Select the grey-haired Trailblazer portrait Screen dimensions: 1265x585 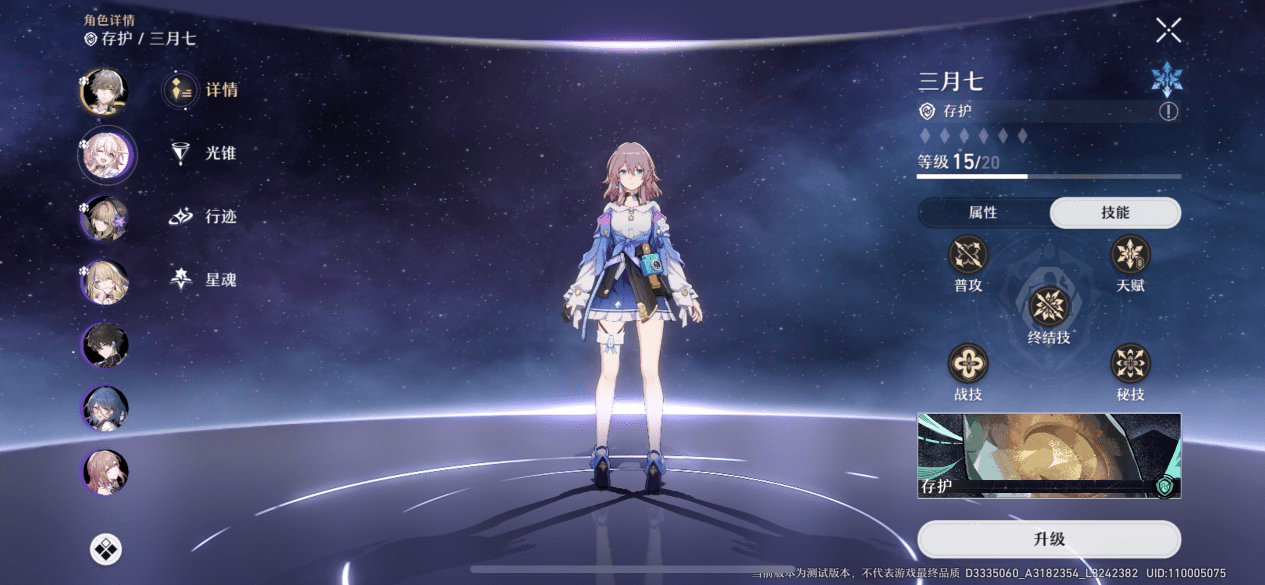(x=104, y=91)
